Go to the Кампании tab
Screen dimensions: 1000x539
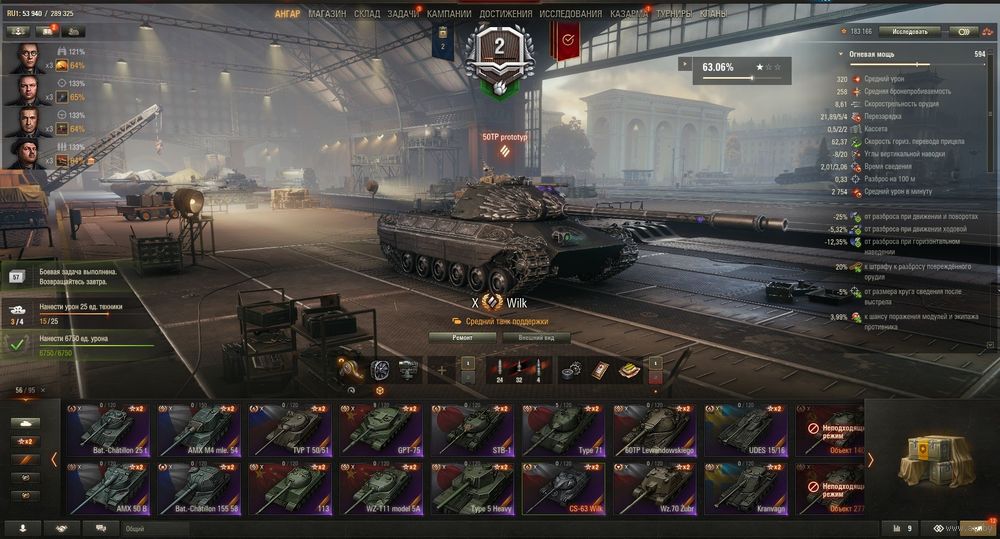pos(449,14)
